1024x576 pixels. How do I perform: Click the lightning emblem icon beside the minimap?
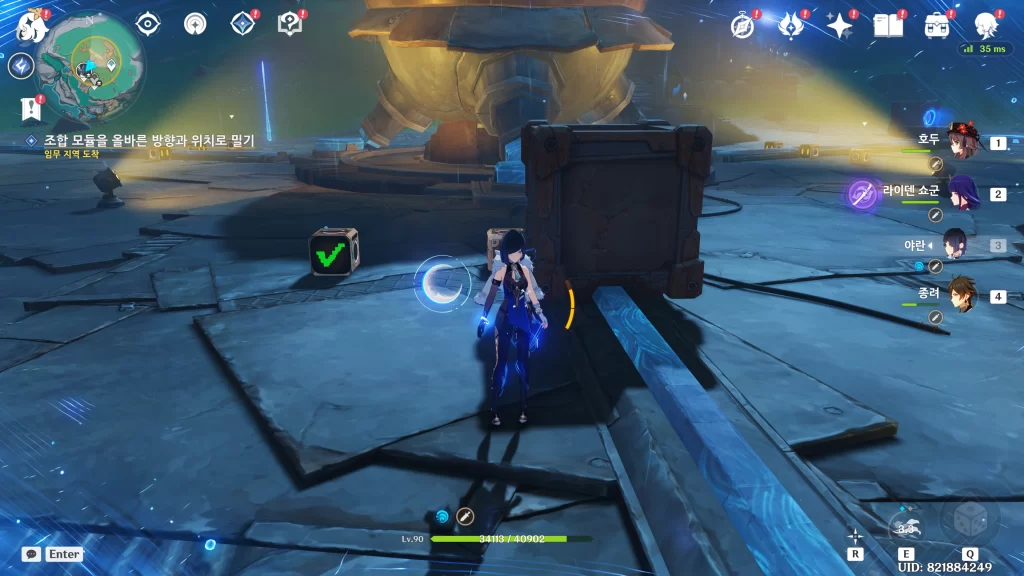21,66
